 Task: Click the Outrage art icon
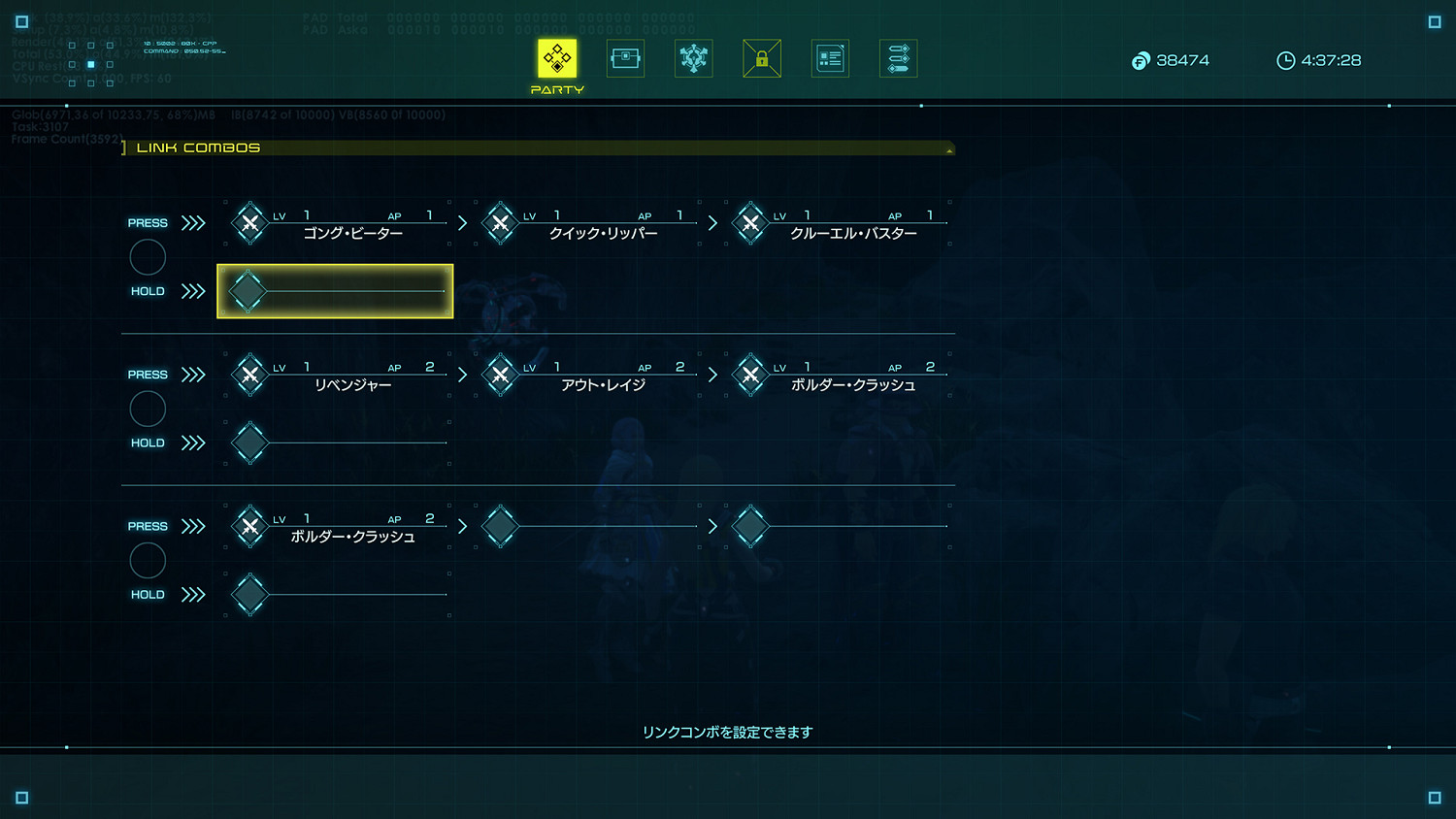point(500,375)
